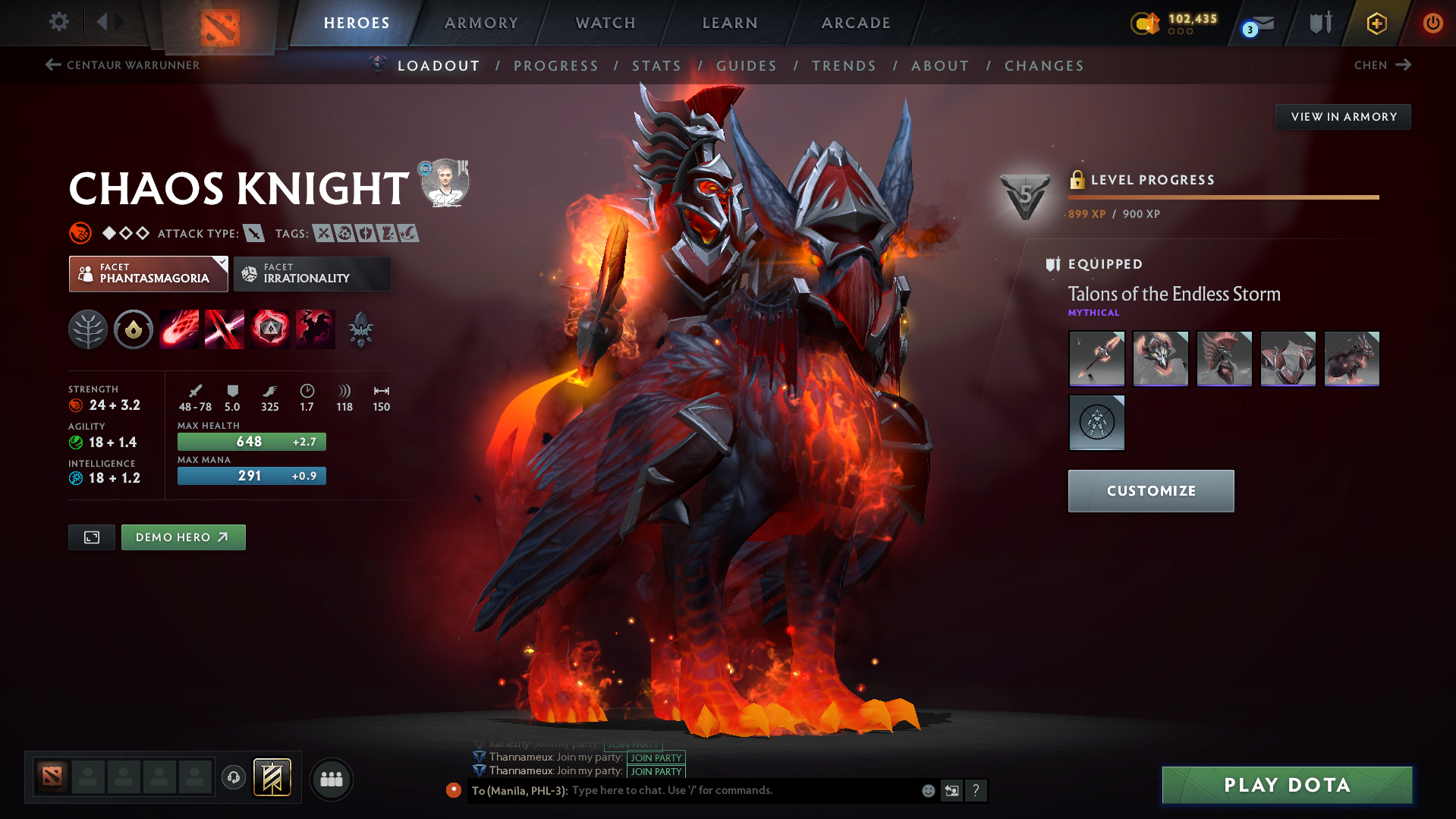This screenshot has width=1456, height=819.
Task: Click the talent tree icon
Action: coord(87,329)
